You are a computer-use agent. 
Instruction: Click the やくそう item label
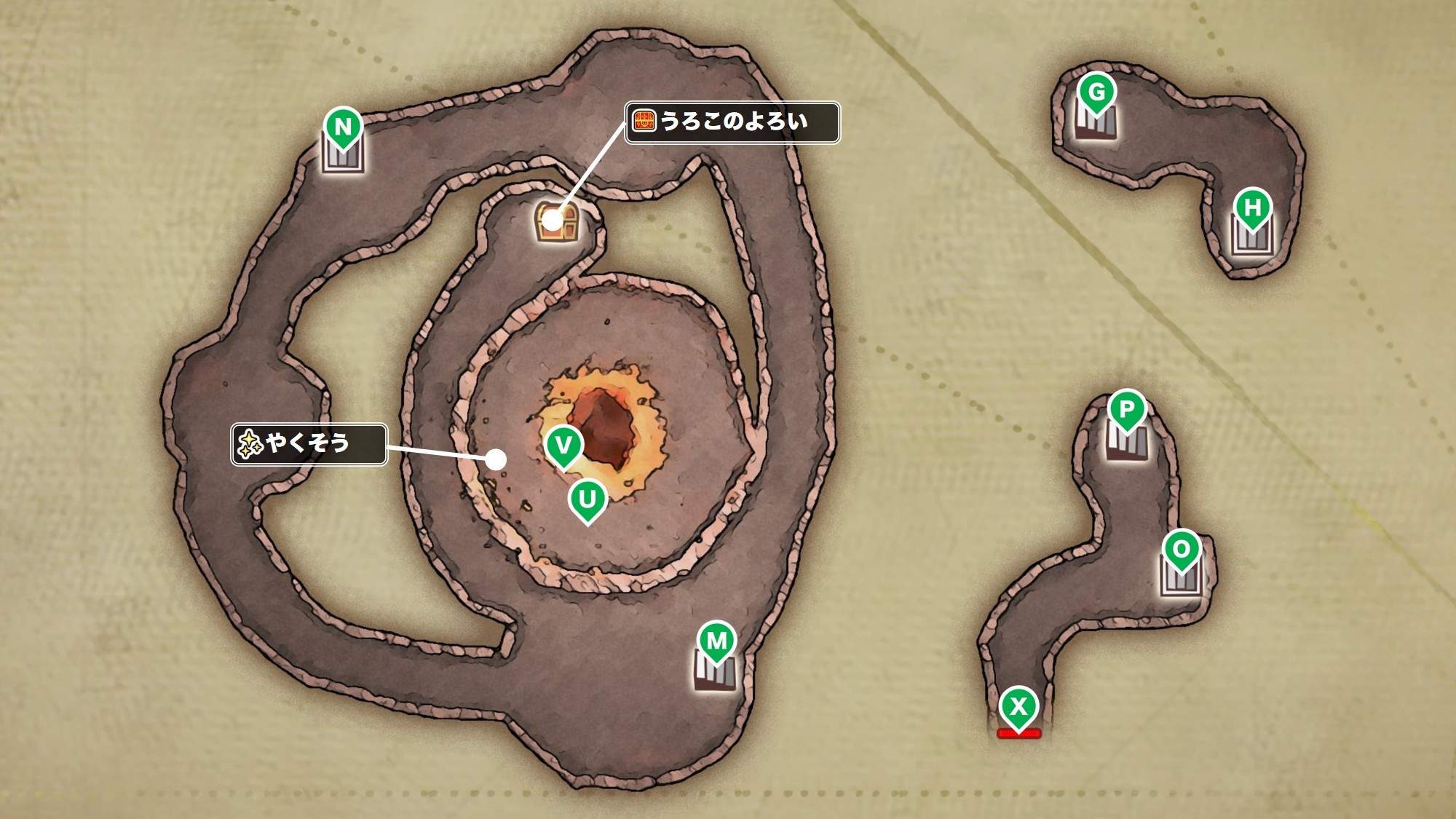[x=309, y=443]
